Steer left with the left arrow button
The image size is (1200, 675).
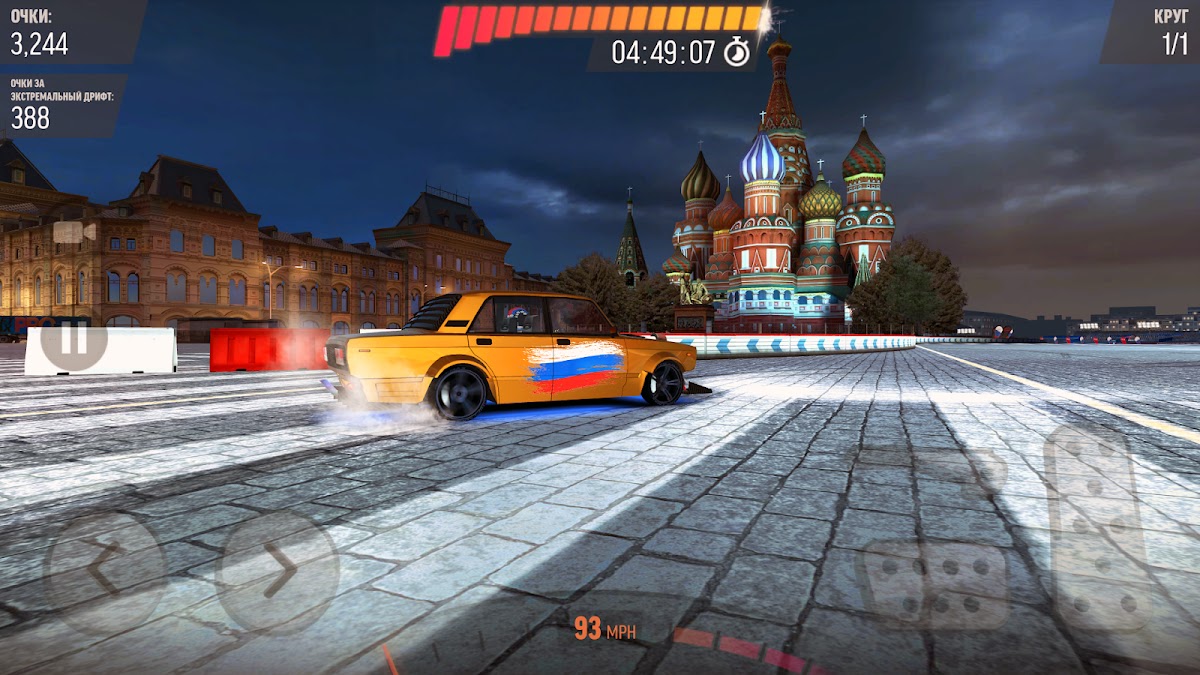click(104, 572)
